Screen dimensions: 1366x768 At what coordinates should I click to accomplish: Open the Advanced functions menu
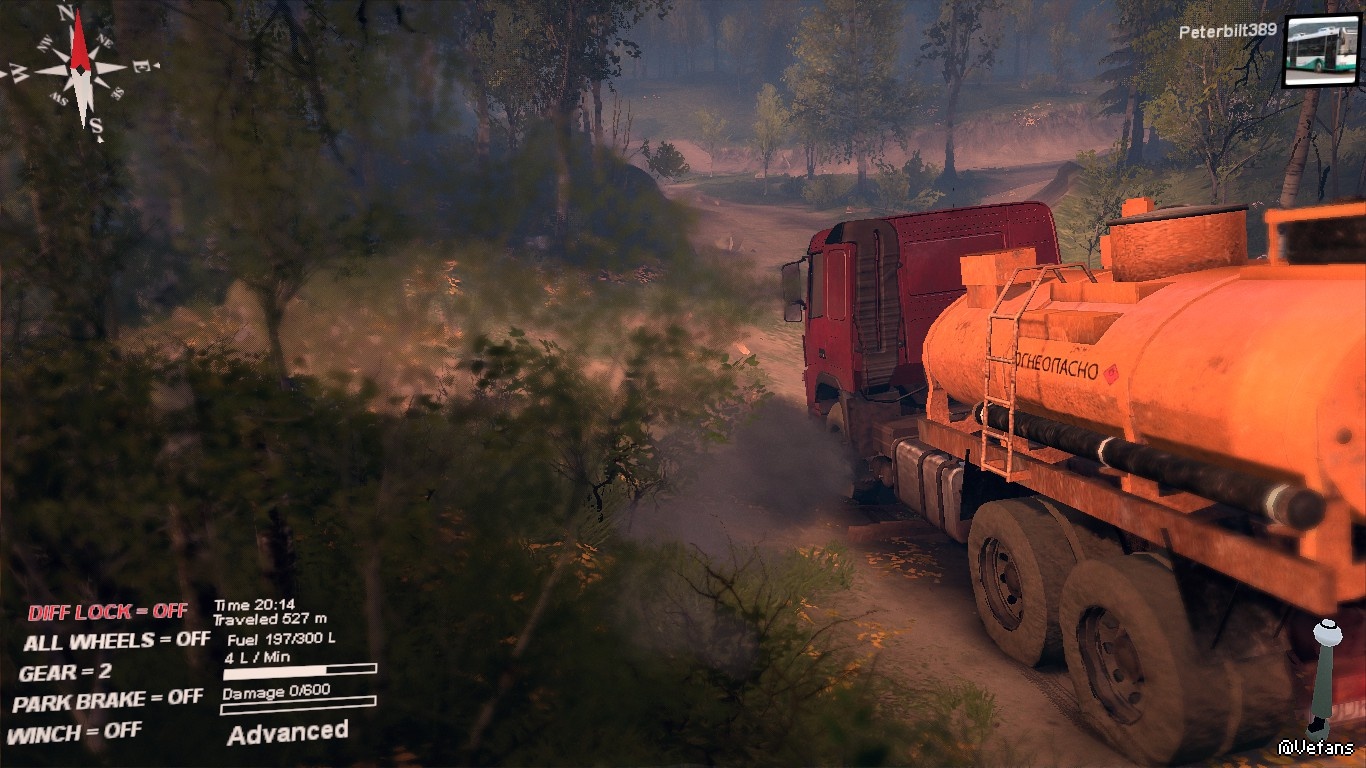point(288,733)
